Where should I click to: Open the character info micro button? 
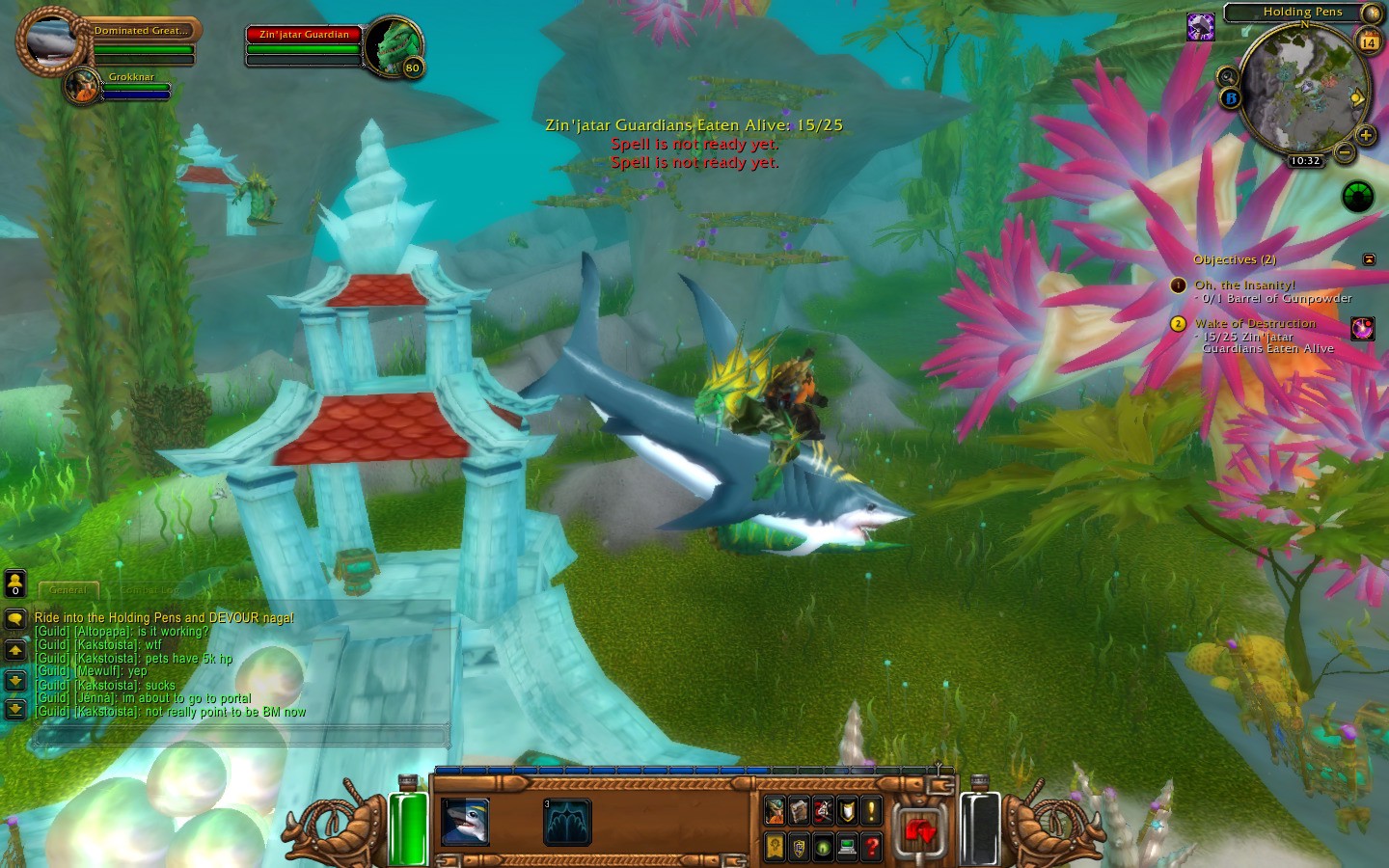click(775, 810)
